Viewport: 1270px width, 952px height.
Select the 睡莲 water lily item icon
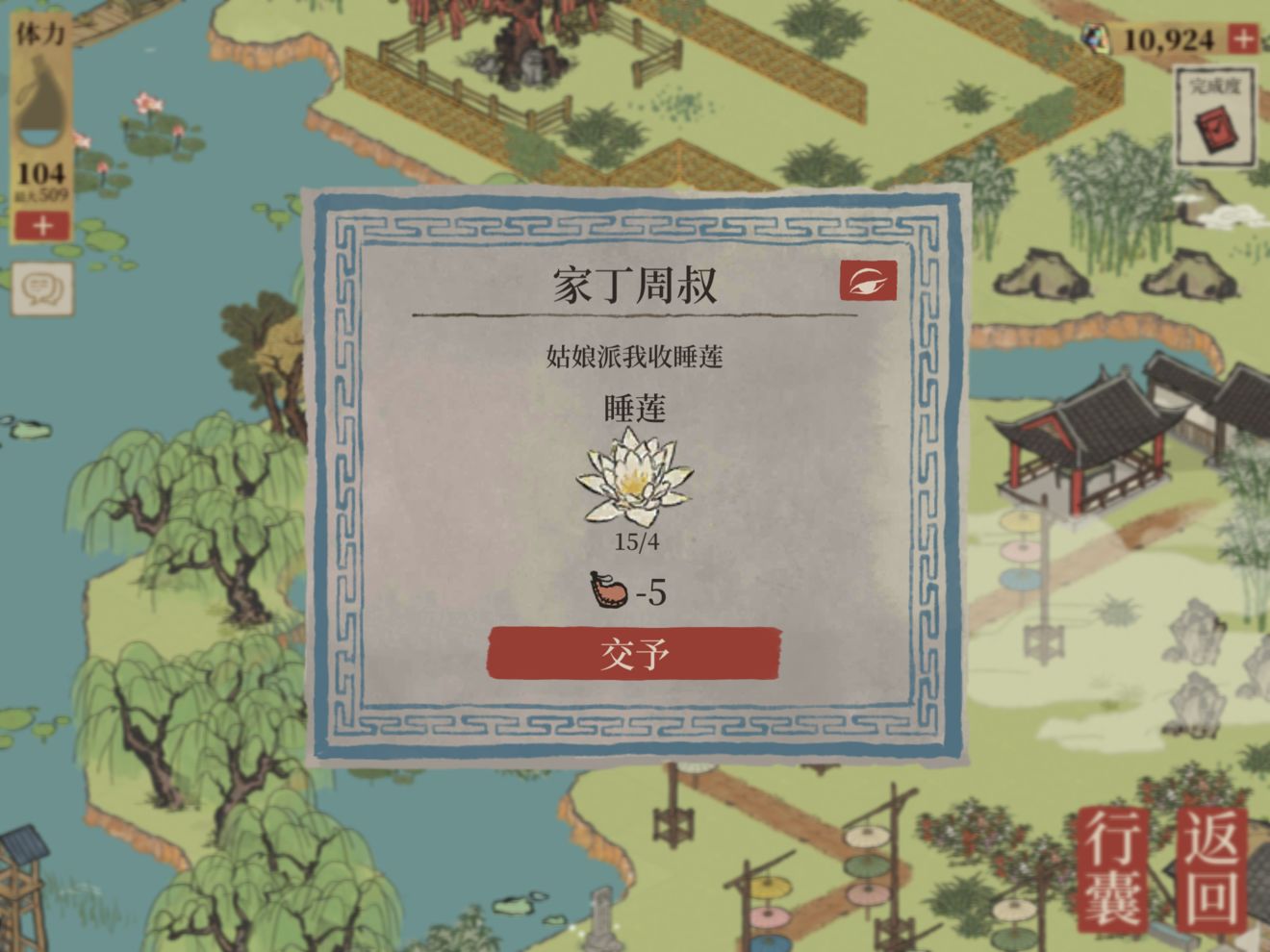coord(634,478)
